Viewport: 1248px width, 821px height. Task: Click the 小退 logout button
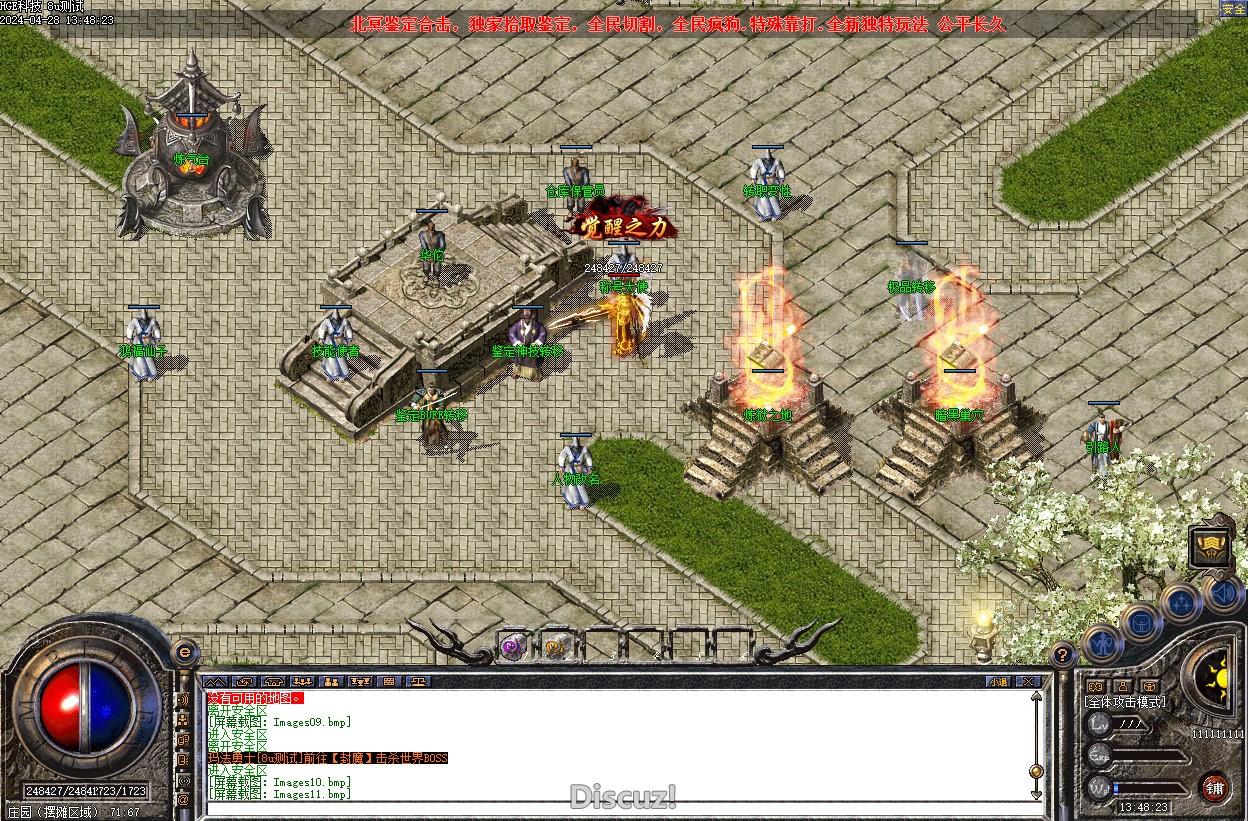pos(997,682)
